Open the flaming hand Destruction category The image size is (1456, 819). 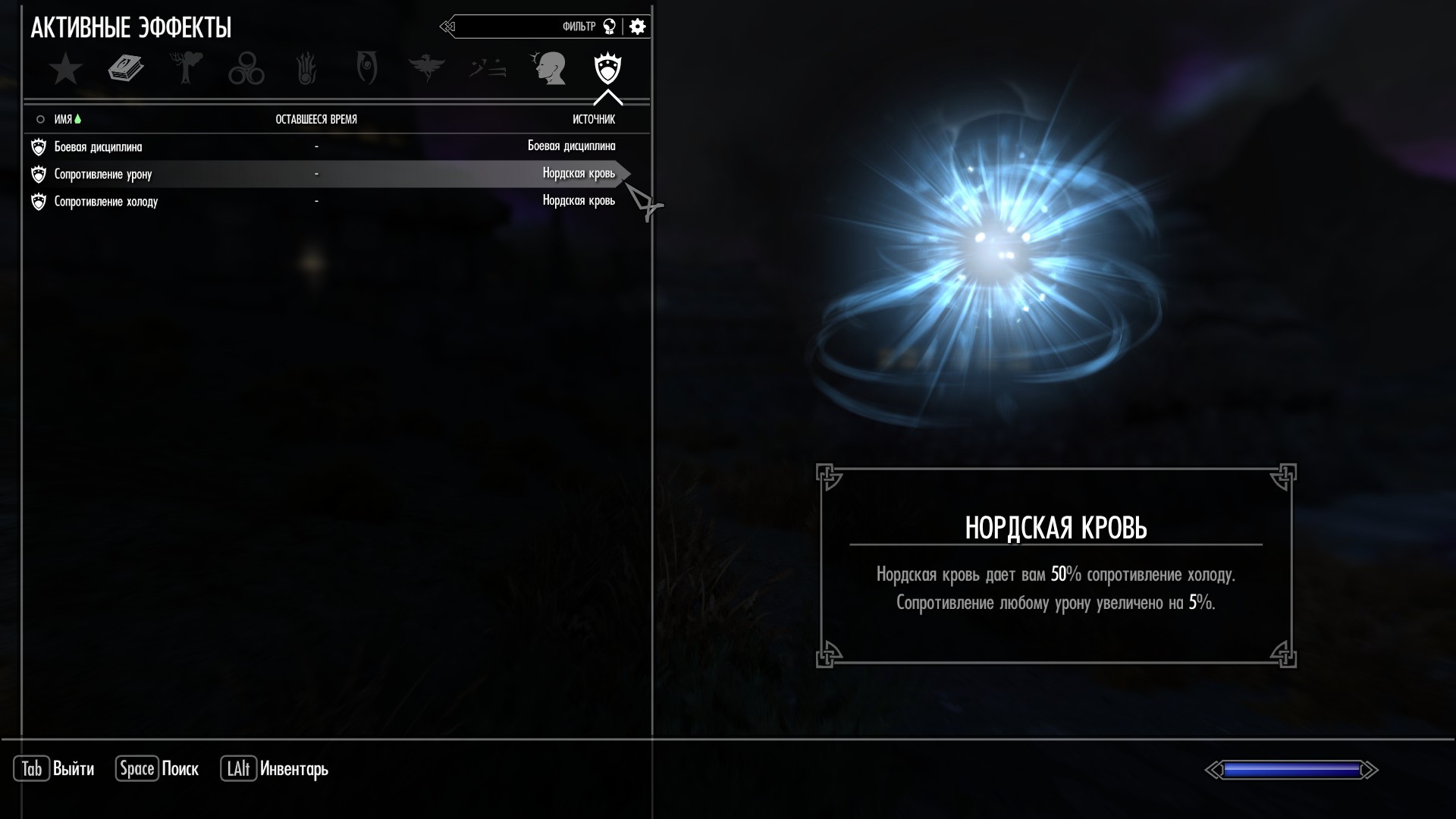coord(306,69)
